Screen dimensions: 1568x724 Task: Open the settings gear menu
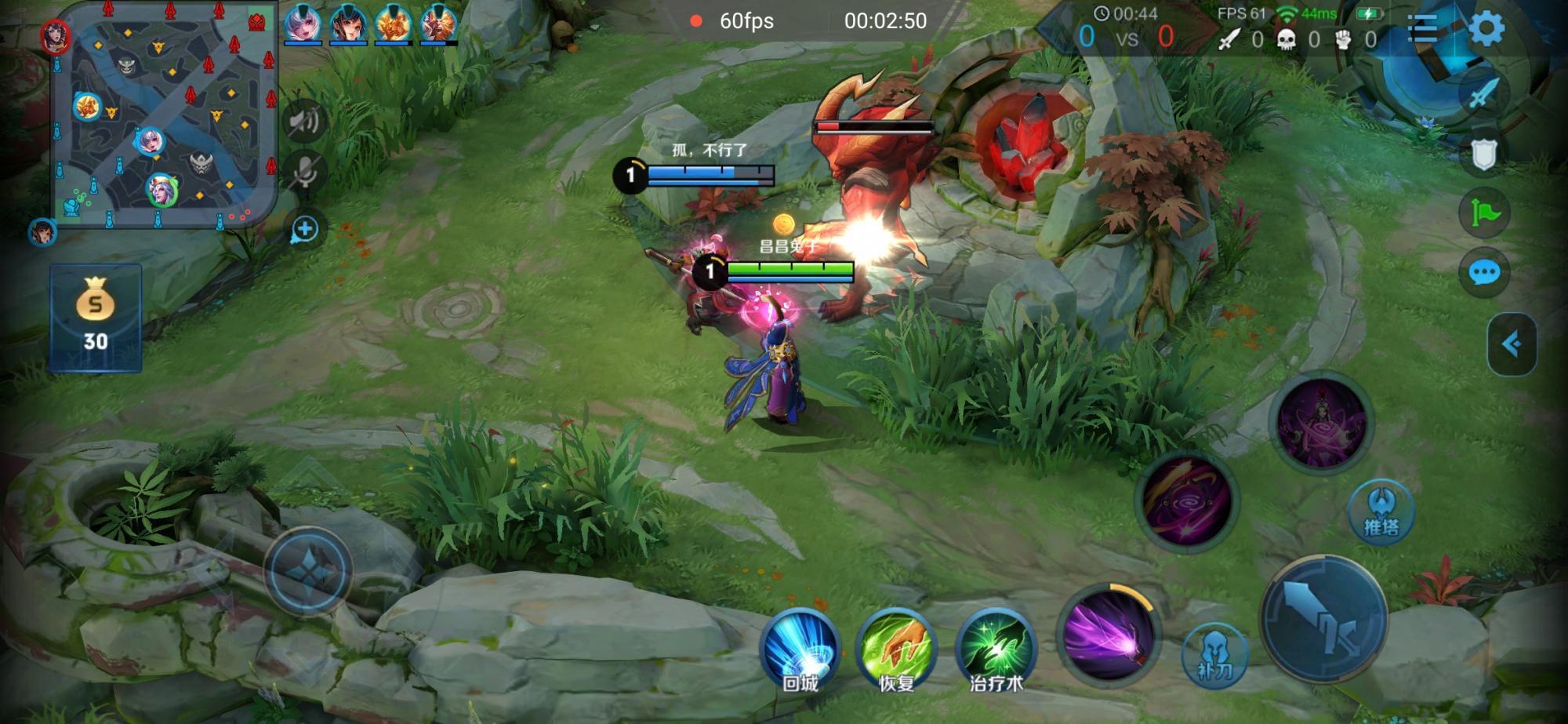click(1486, 29)
